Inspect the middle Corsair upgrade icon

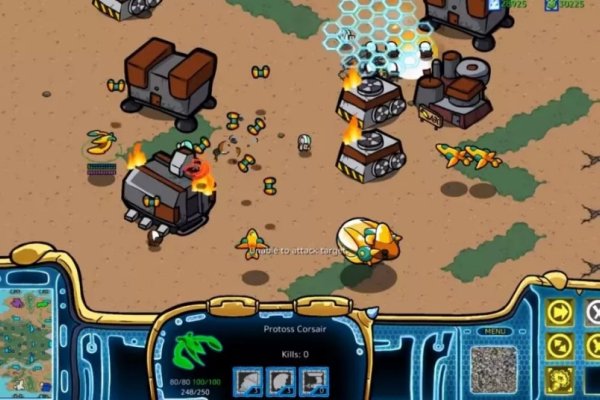[x=281, y=381]
